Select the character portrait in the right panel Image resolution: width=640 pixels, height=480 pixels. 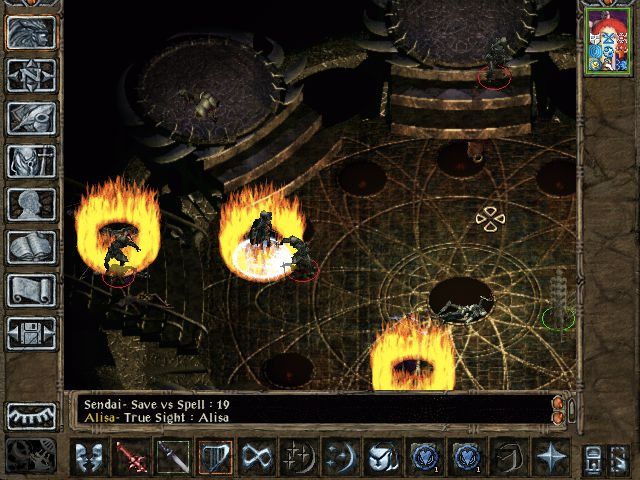(x=606, y=40)
